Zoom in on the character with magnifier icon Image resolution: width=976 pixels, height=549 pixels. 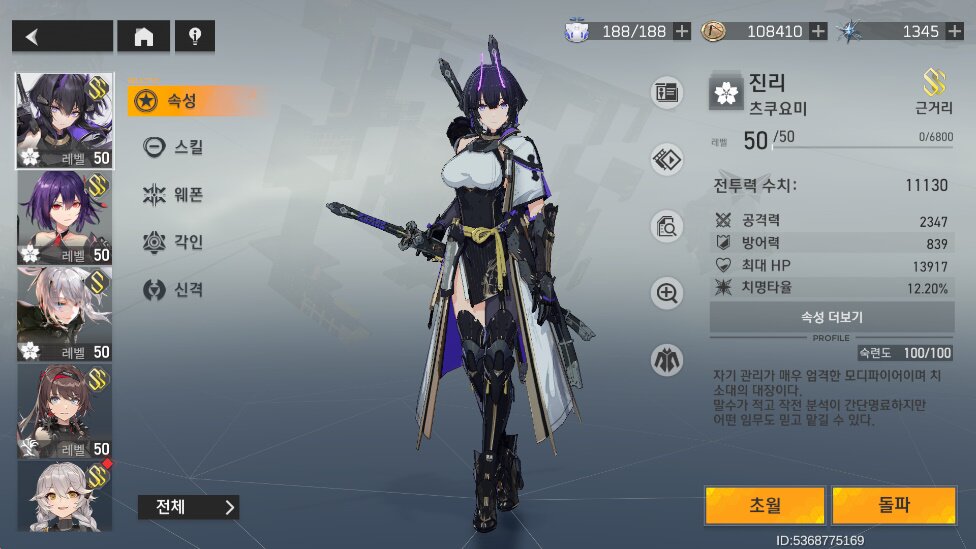click(666, 293)
